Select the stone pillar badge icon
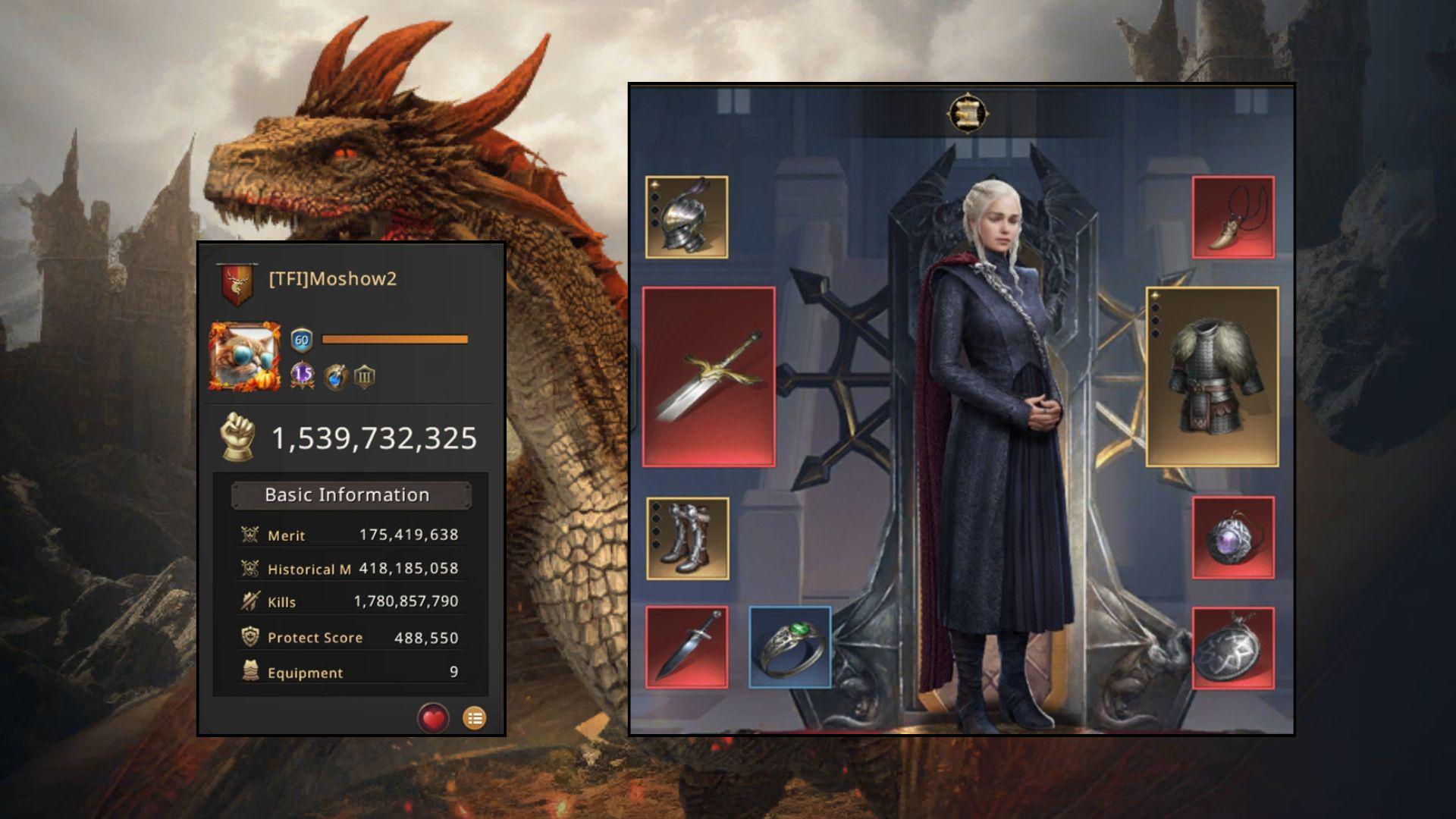Viewport: 1456px width, 819px height. coord(365,376)
